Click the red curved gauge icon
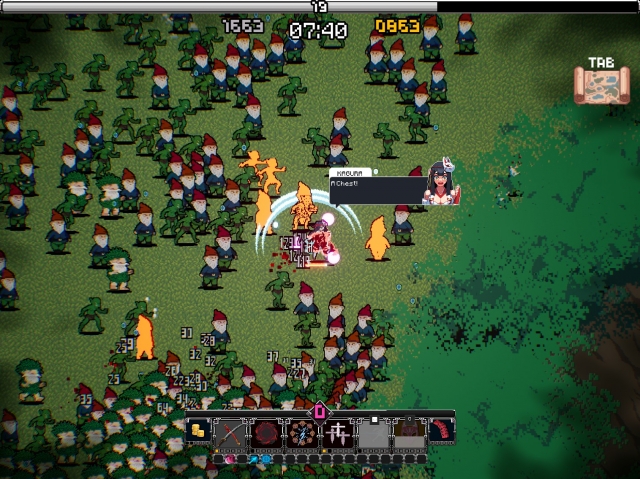The width and height of the screenshot is (640, 479). click(440, 431)
